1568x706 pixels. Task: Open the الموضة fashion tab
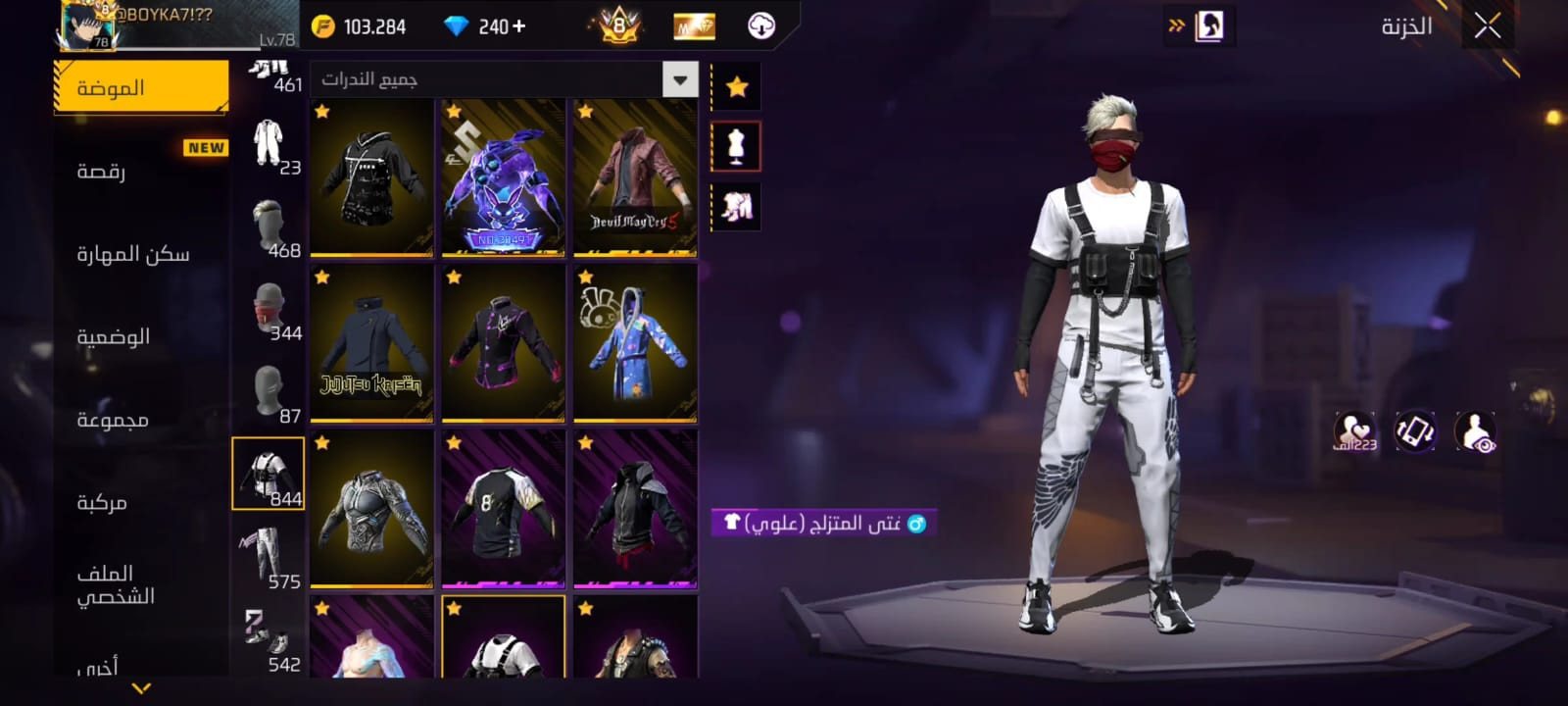click(x=141, y=87)
